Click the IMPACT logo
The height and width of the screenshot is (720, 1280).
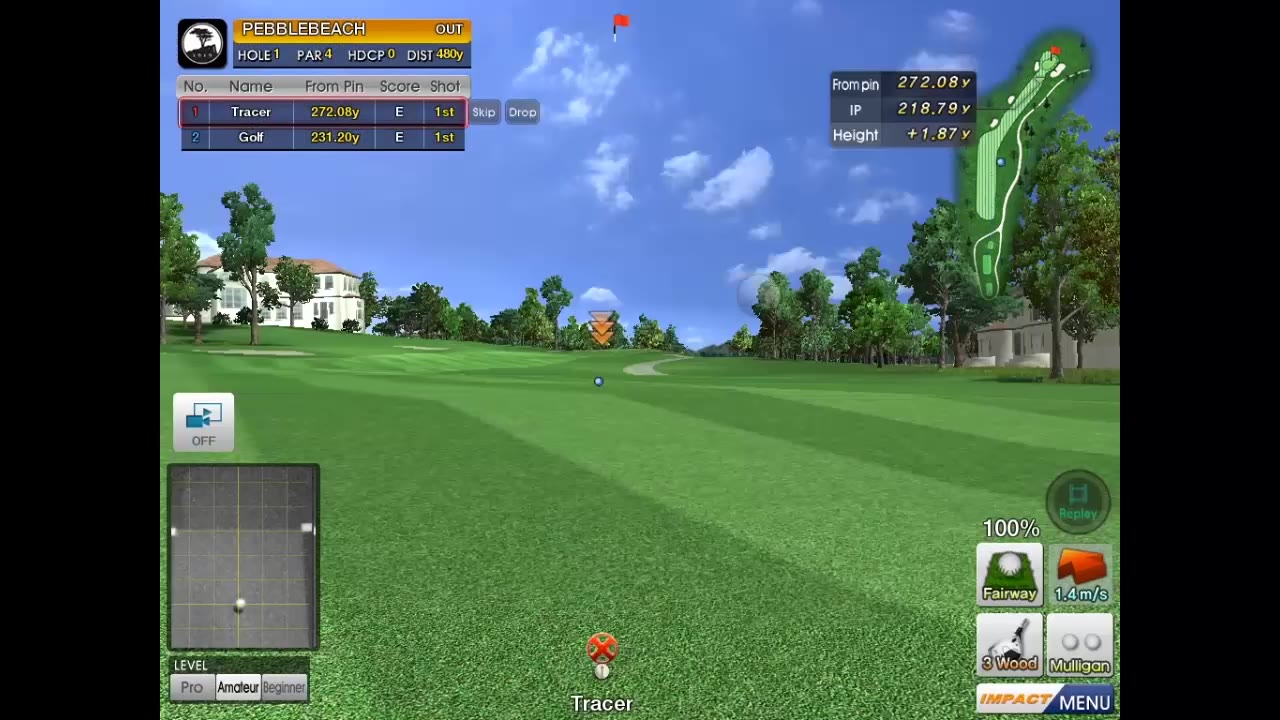tap(1016, 701)
